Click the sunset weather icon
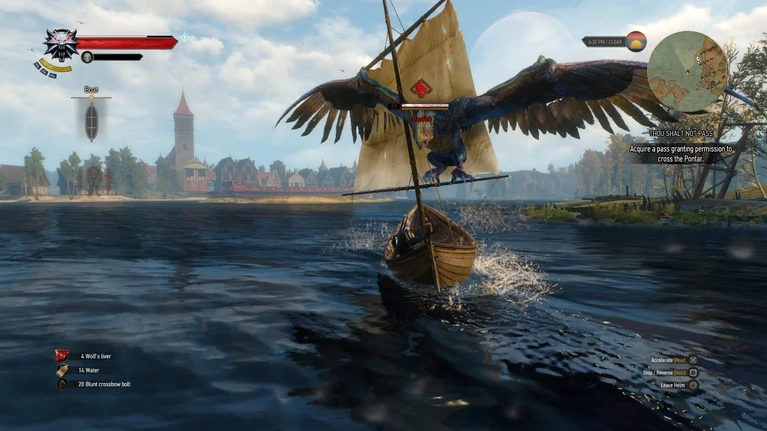 tap(636, 41)
